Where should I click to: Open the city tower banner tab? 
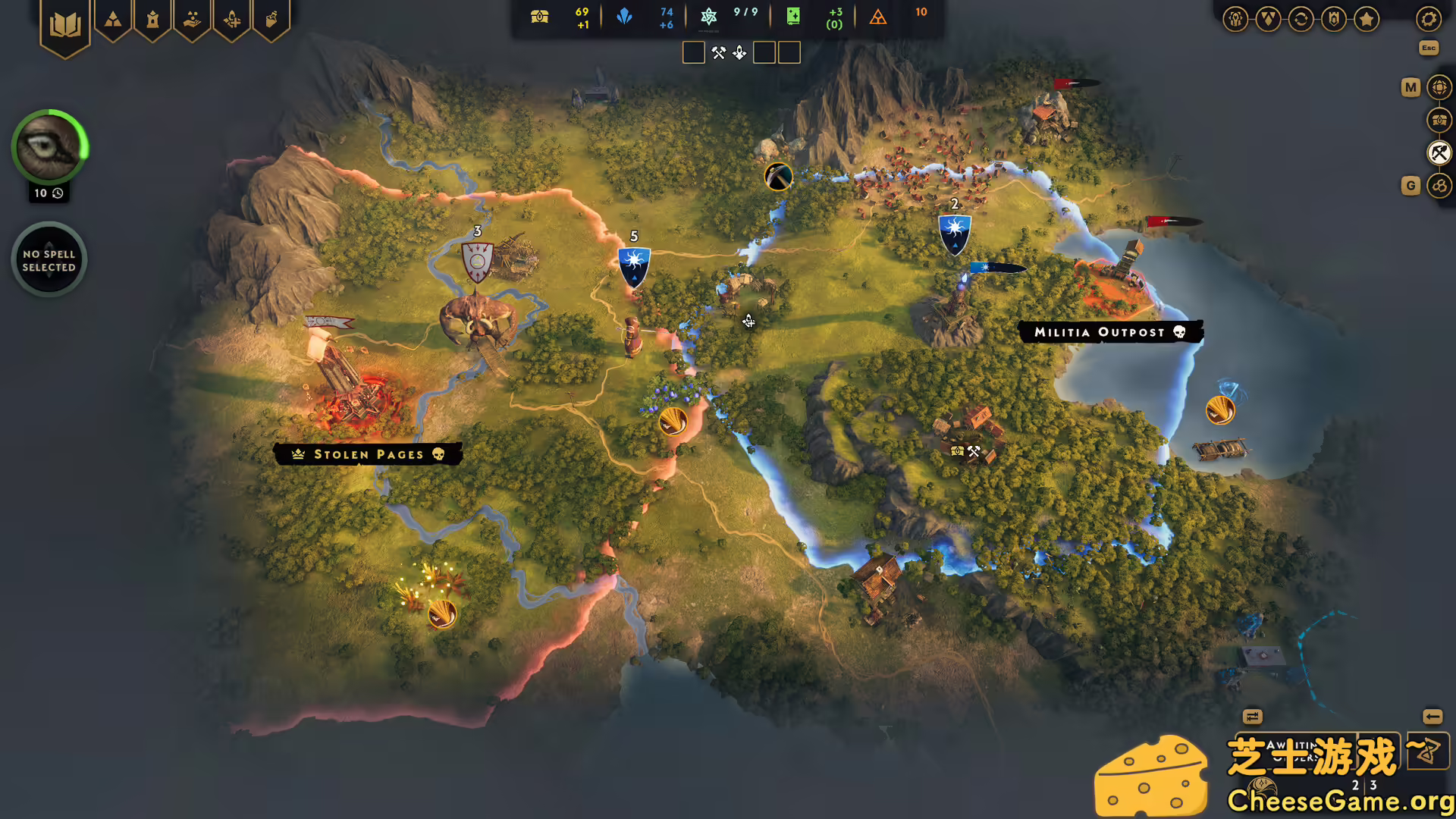pos(153,19)
